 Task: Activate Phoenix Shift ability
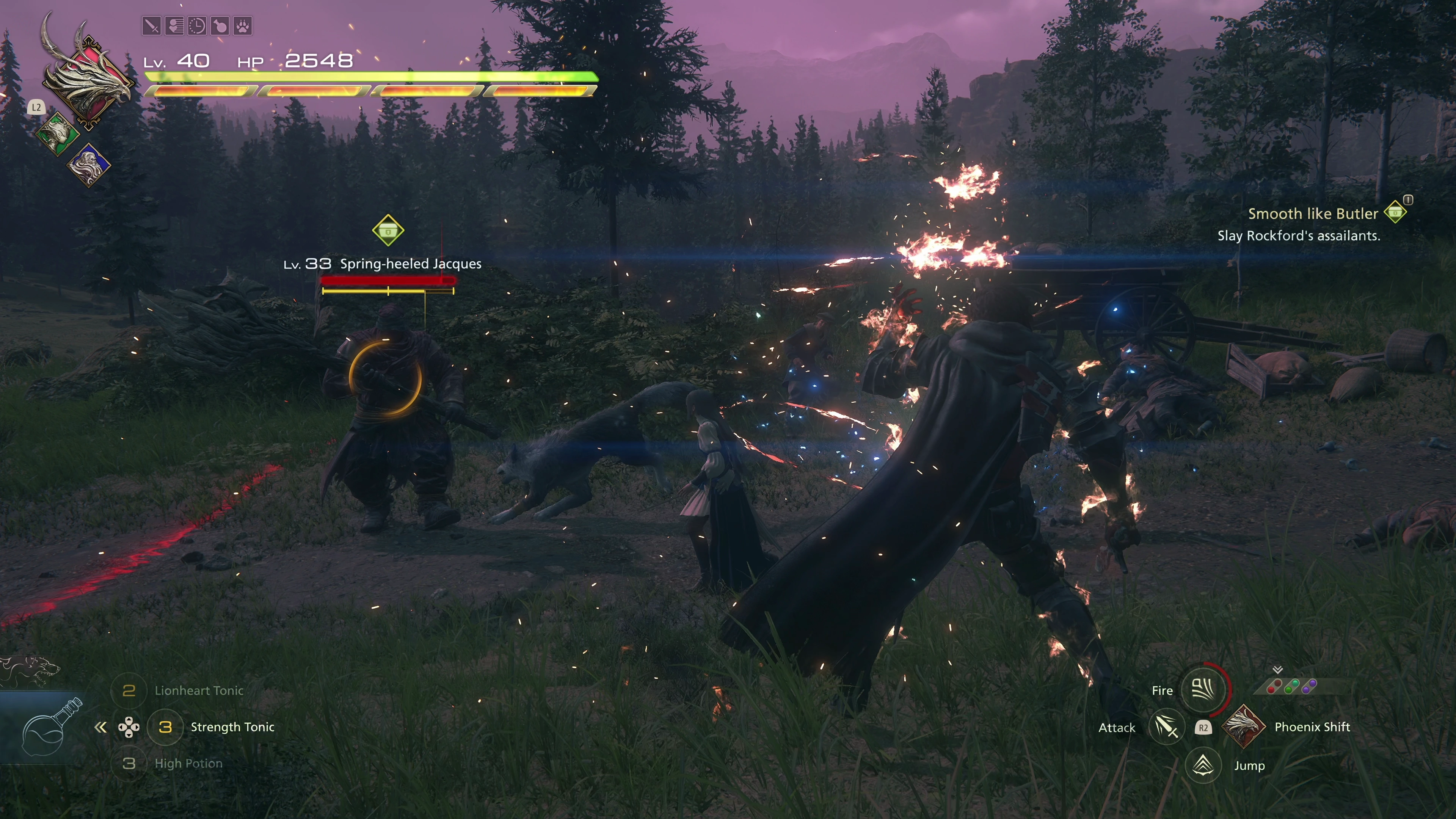tap(1244, 727)
